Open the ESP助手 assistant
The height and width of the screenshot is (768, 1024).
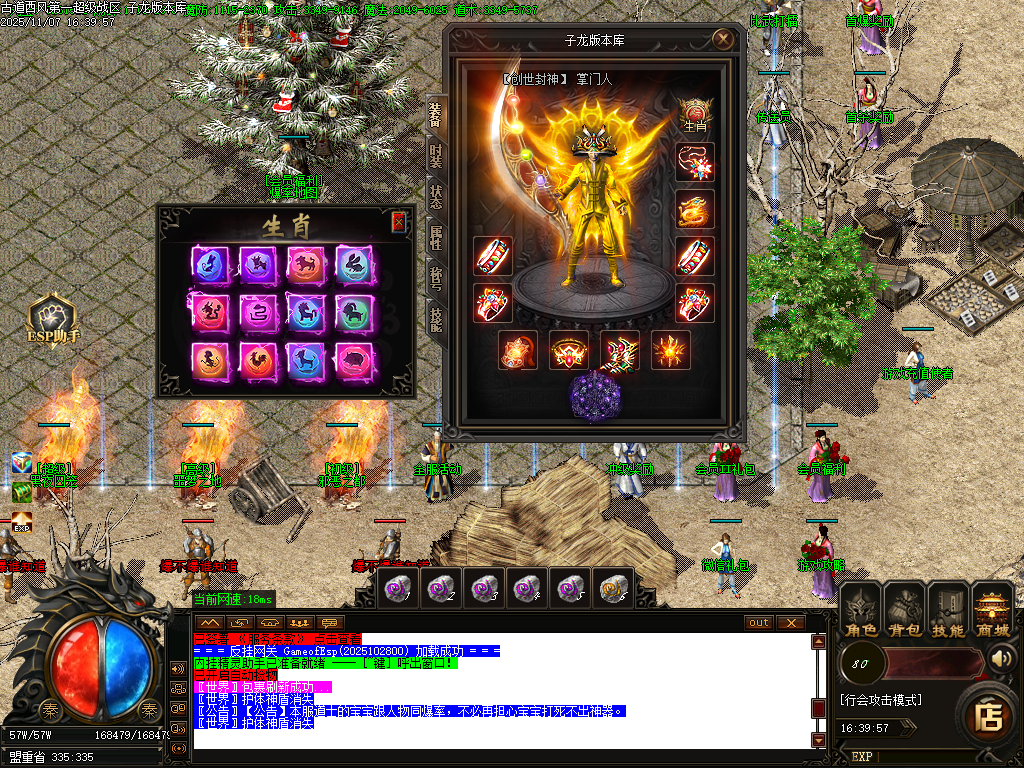point(53,319)
